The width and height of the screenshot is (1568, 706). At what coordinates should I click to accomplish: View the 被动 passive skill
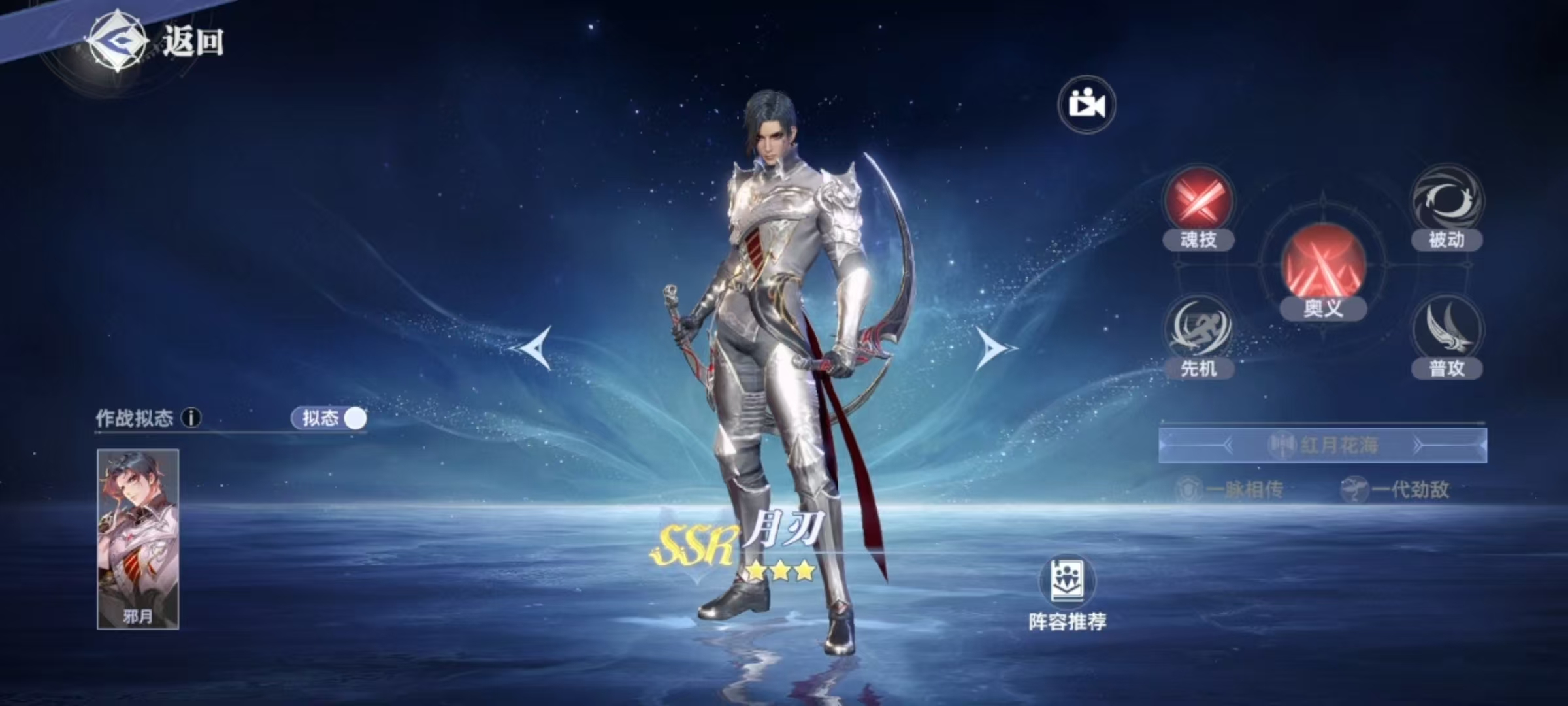coord(1446,203)
